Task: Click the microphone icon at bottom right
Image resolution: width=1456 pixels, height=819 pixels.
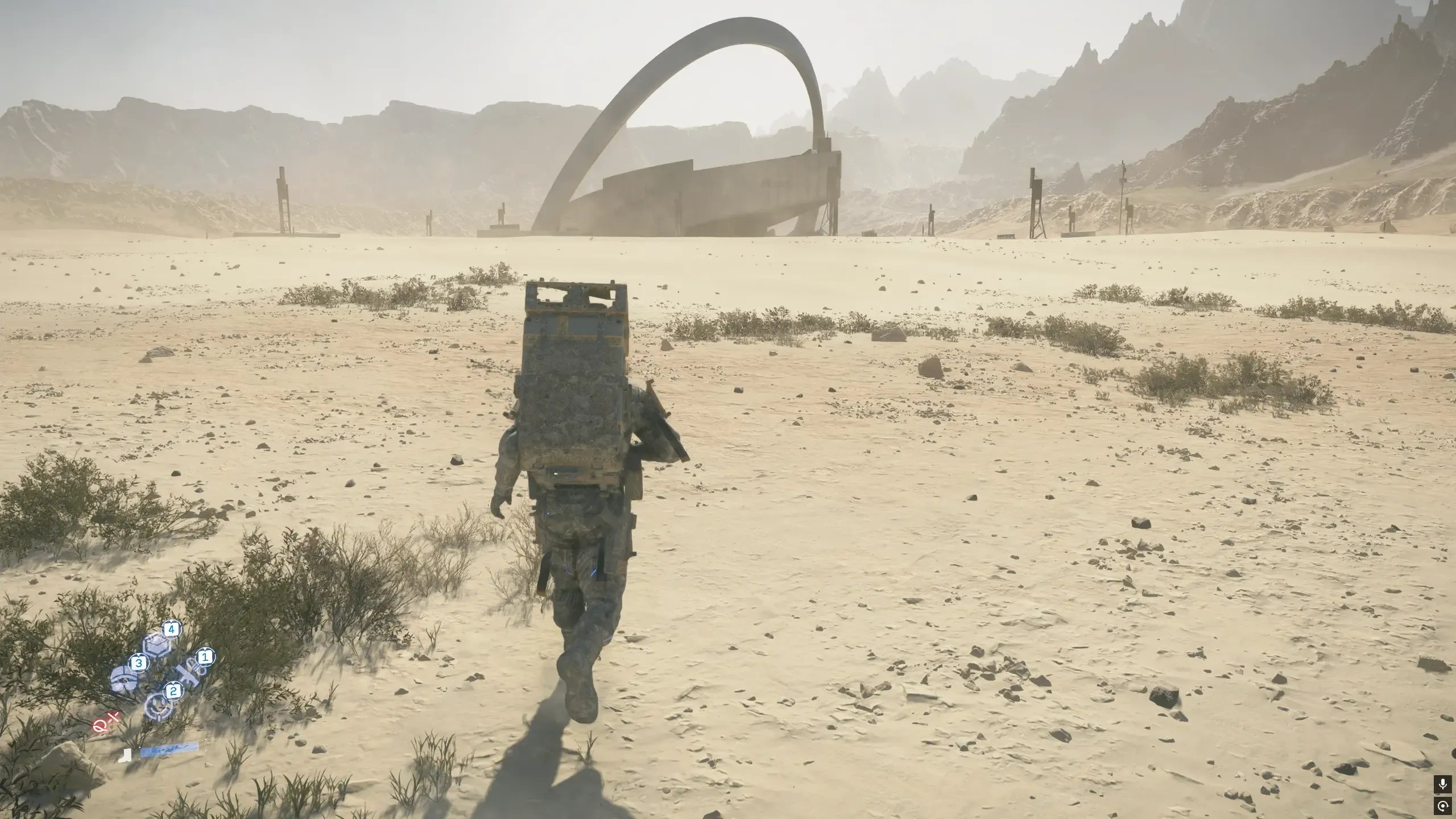Action: pyautogui.click(x=1443, y=784)
